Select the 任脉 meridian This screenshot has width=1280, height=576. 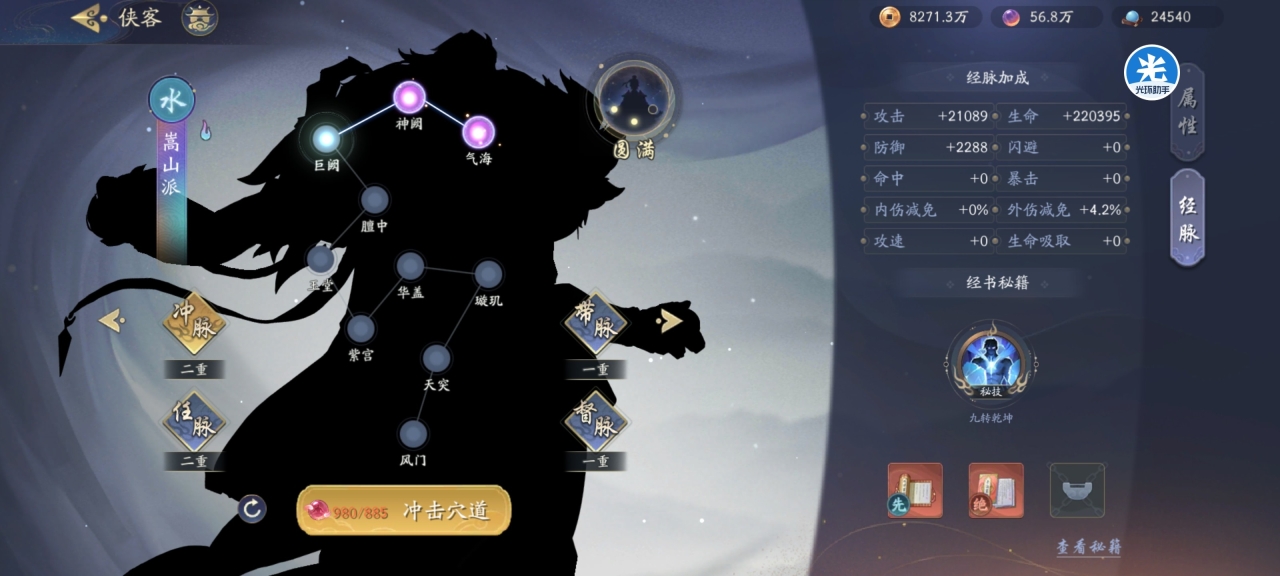(194, 424)
